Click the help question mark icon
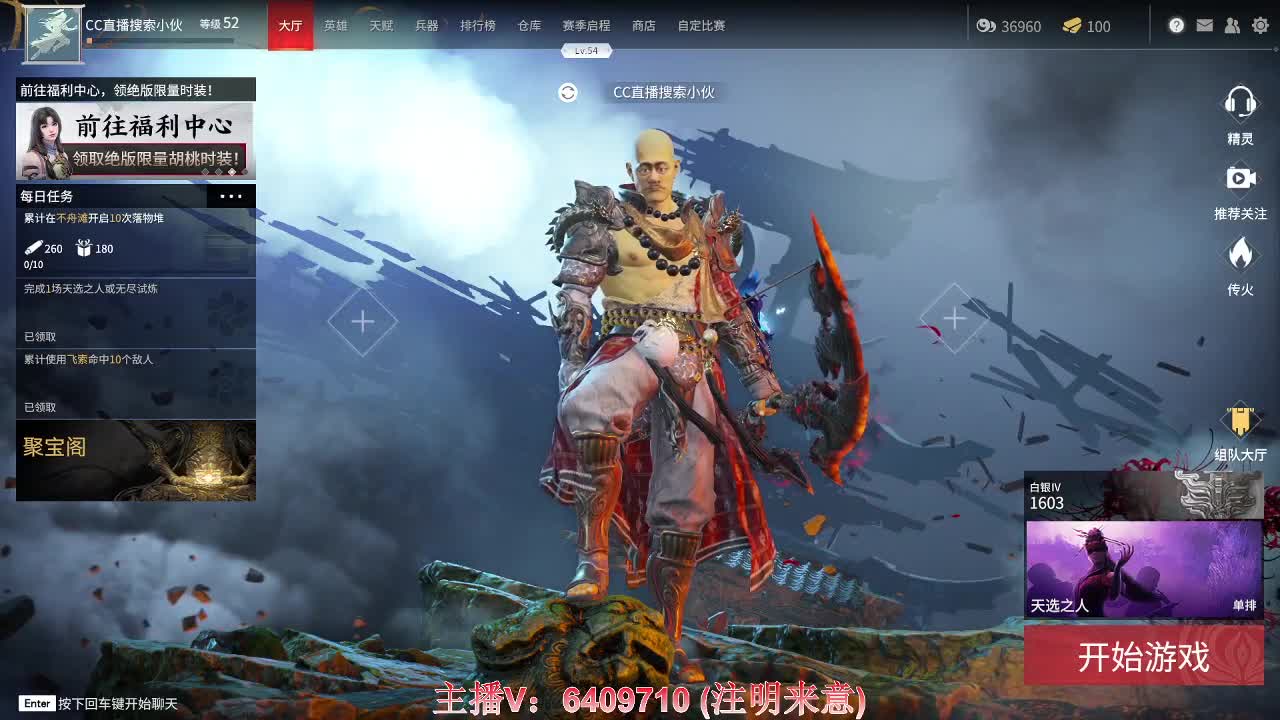1280x720 pixels. point(1176,25)
